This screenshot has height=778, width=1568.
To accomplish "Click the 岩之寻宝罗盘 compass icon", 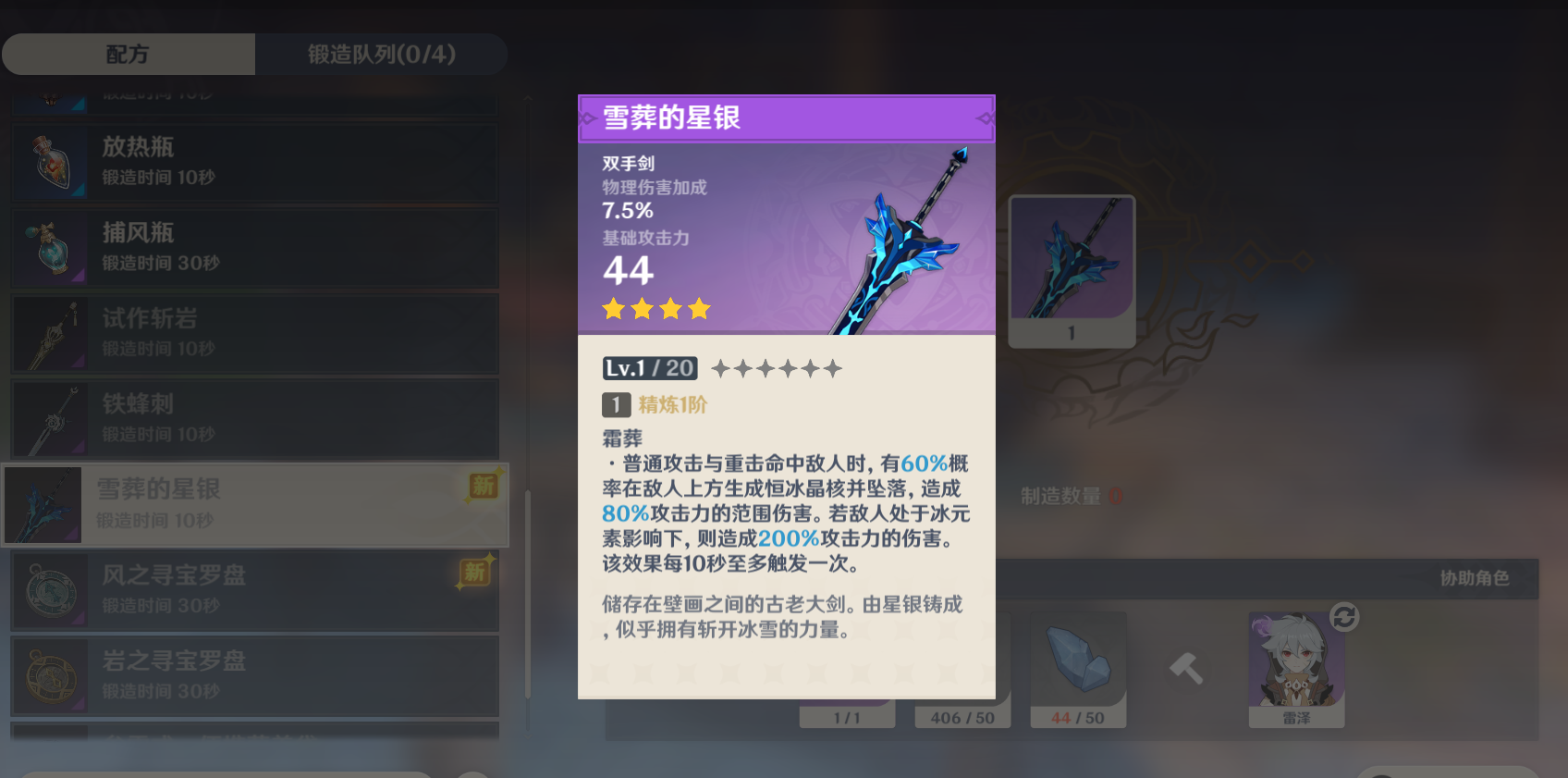I will tap(51, 677).
